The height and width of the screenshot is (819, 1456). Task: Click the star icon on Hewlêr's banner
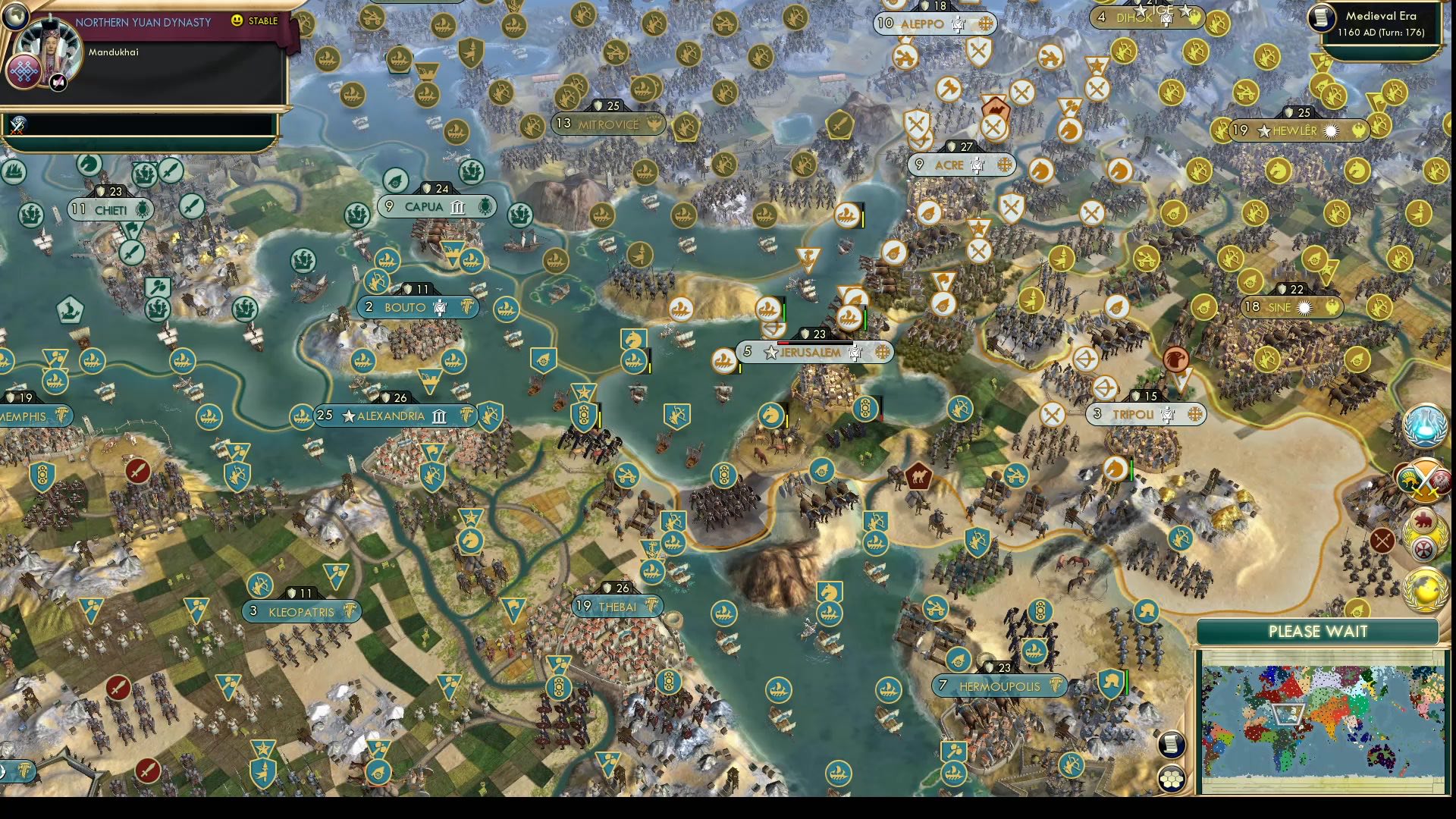[x=1263, y=130]
